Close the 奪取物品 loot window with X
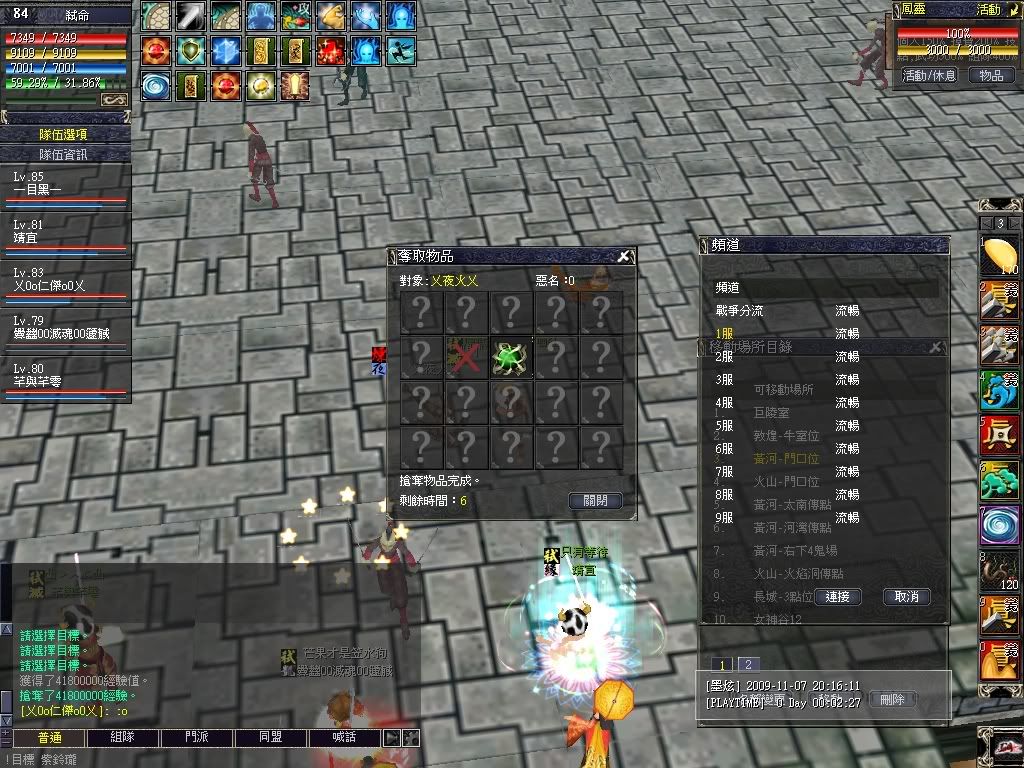1024x768 pixels. [623, 257]
